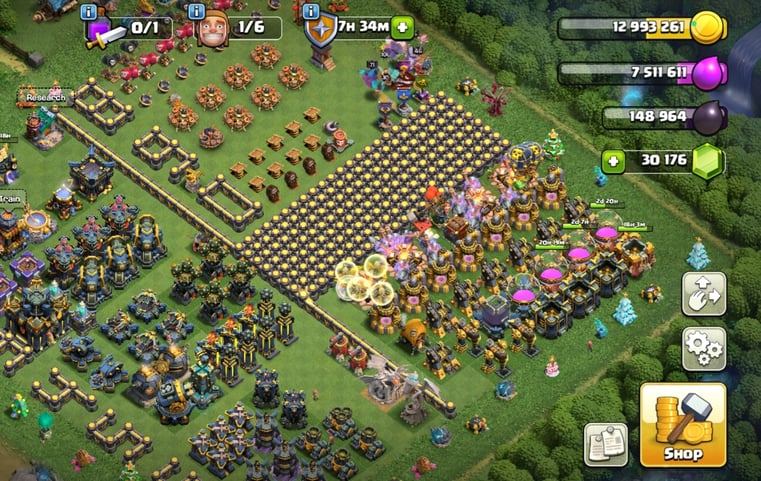
Task: Tap the builder face icon
Action: pyautogui.click(x=213, y=27)
